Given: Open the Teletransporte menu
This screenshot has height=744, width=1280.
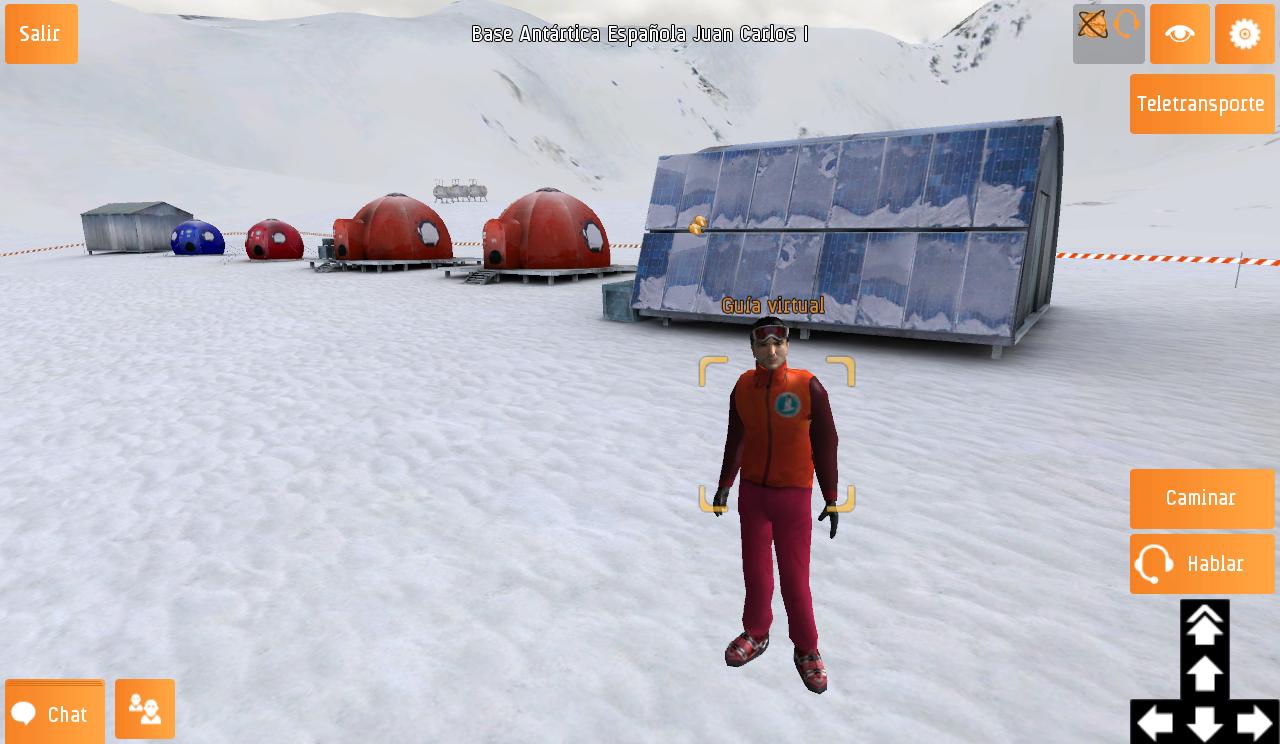Looking at the screenshot, I should [x=1201, y=104].
